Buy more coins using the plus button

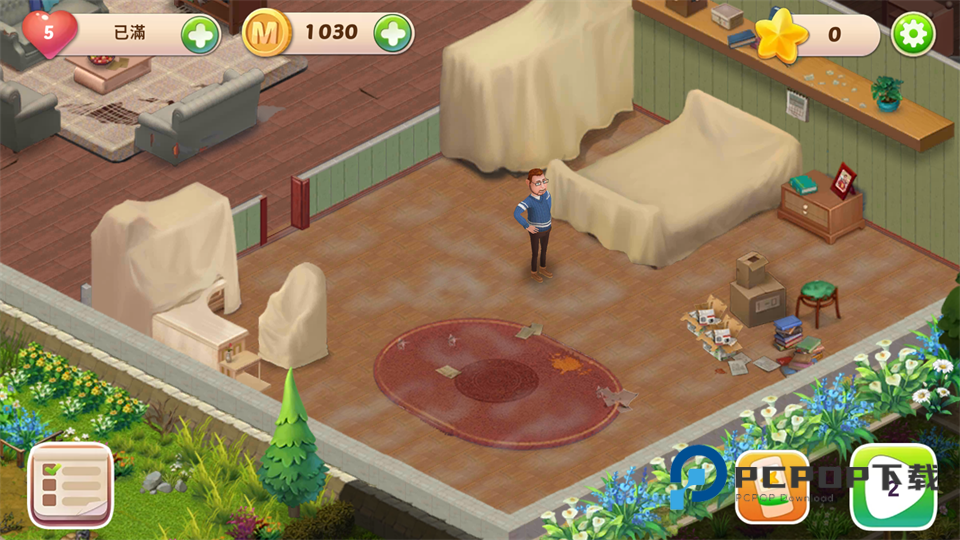pos(393,34)
